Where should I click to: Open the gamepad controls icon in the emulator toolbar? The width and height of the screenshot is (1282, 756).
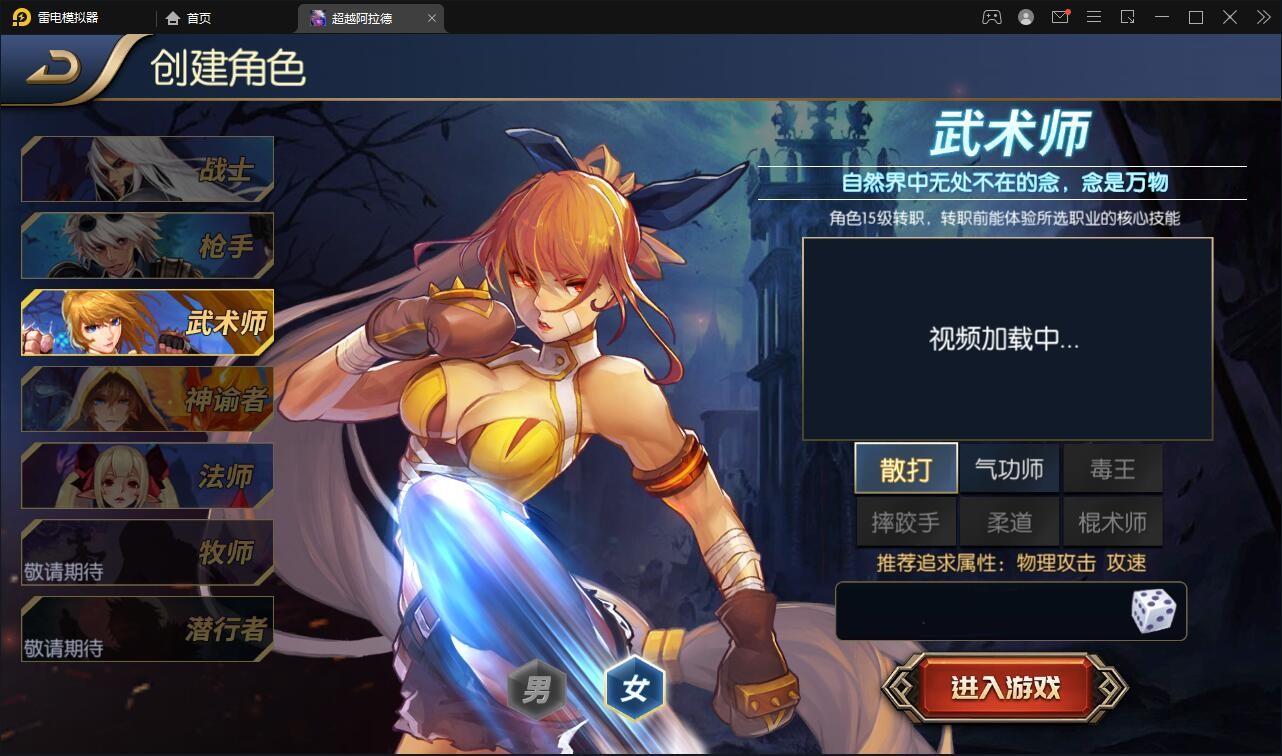point(992,17)
